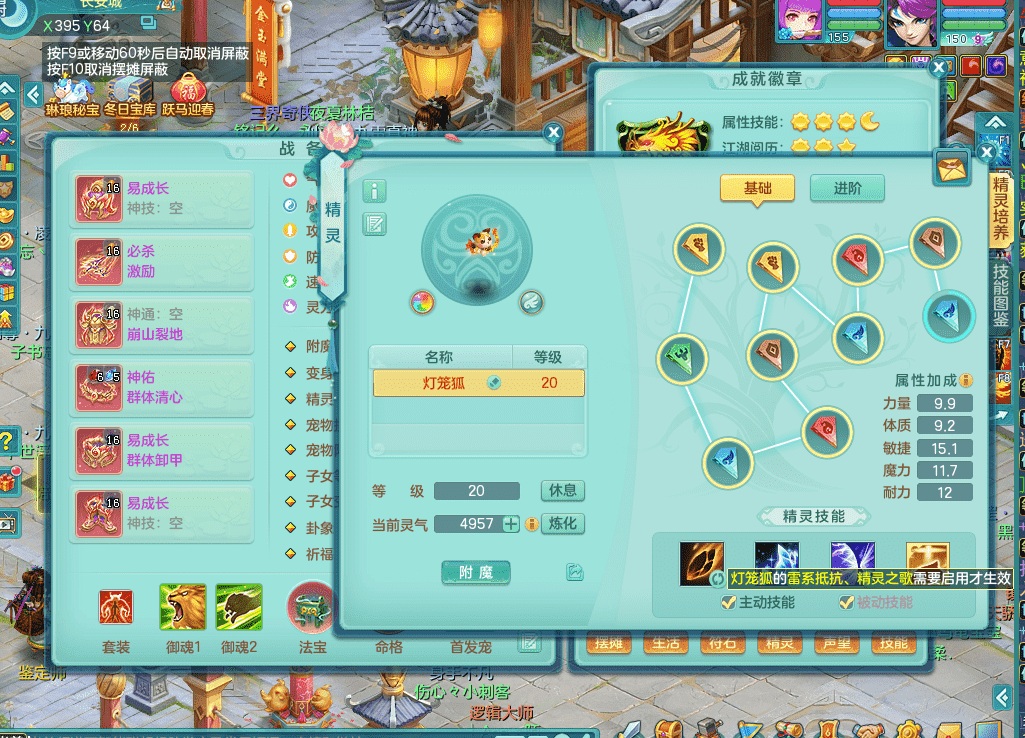Open 附魔 enchant function

(x=476, y=572)
